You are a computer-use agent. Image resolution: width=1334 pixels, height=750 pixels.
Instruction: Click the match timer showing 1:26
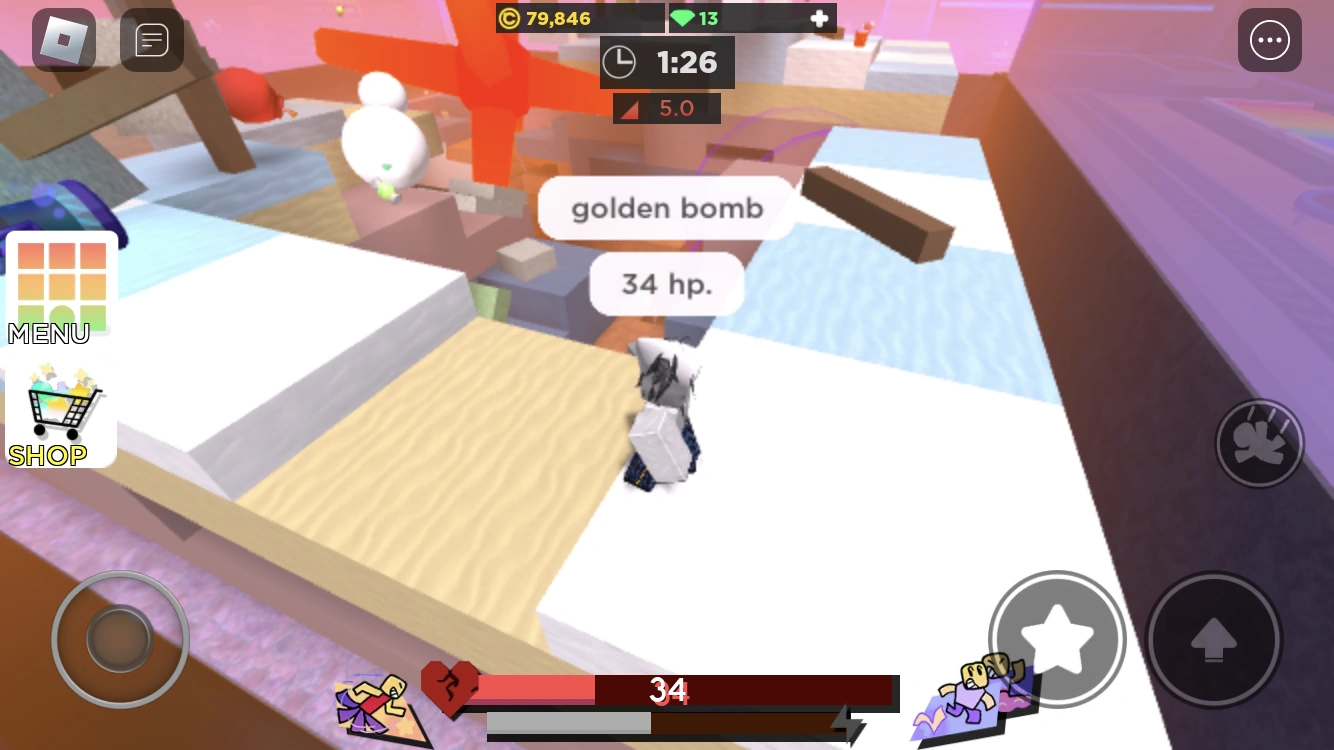pos(667,62)
